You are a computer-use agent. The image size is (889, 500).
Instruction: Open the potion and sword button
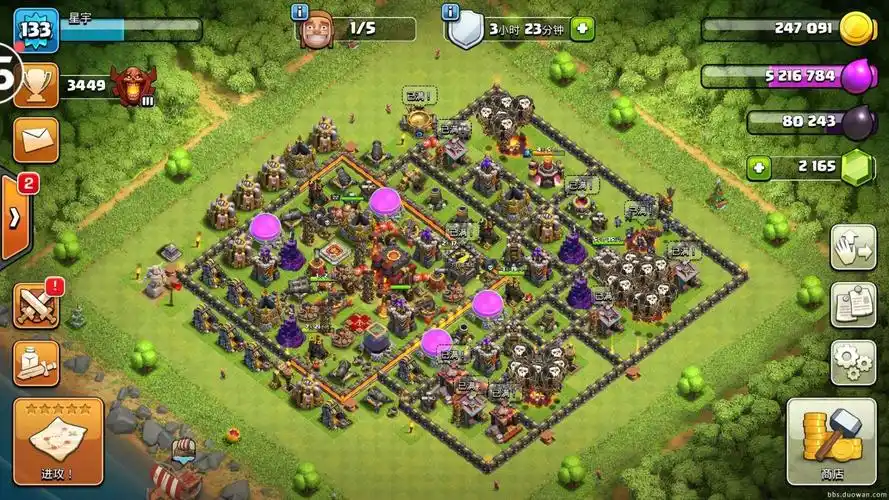[36, 362]
